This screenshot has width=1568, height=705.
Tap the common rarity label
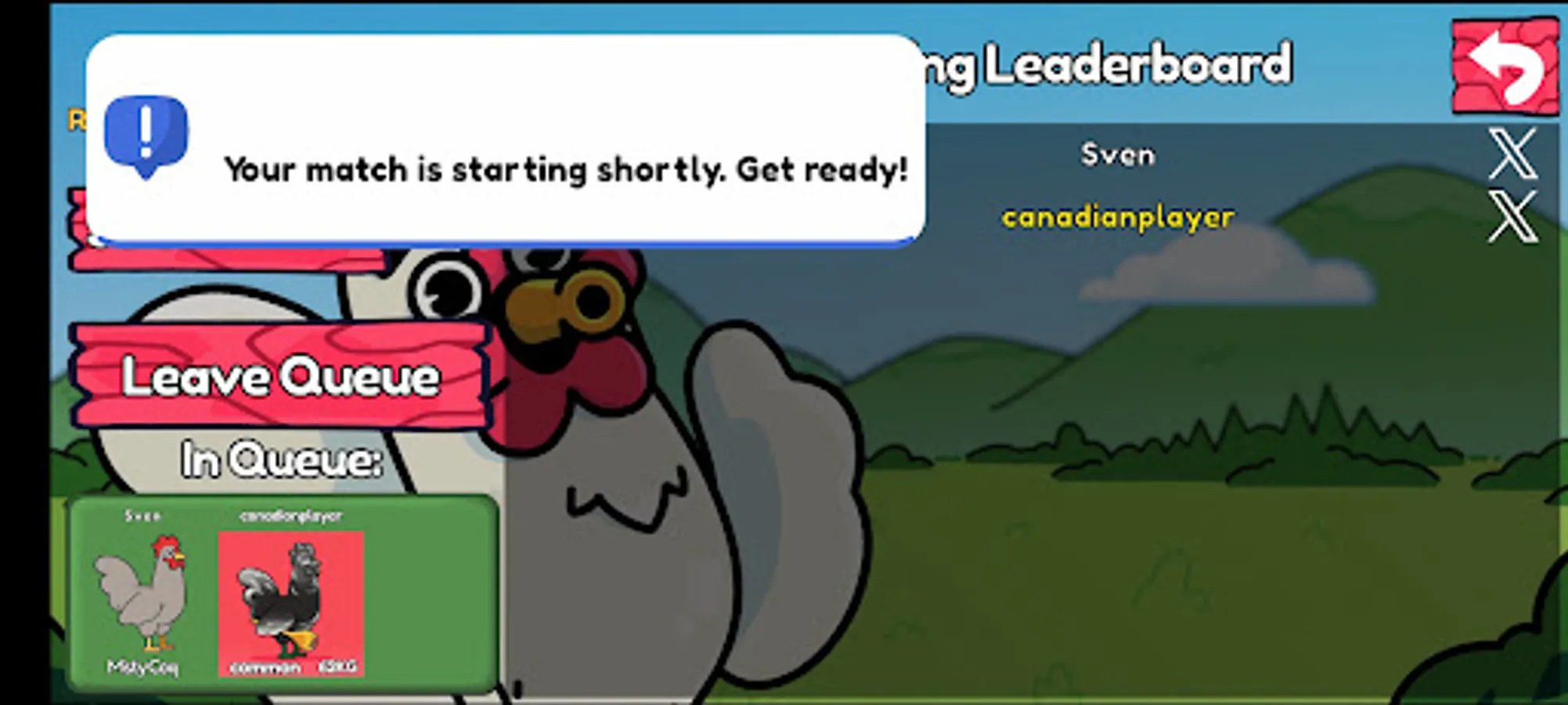click(265, 668)
